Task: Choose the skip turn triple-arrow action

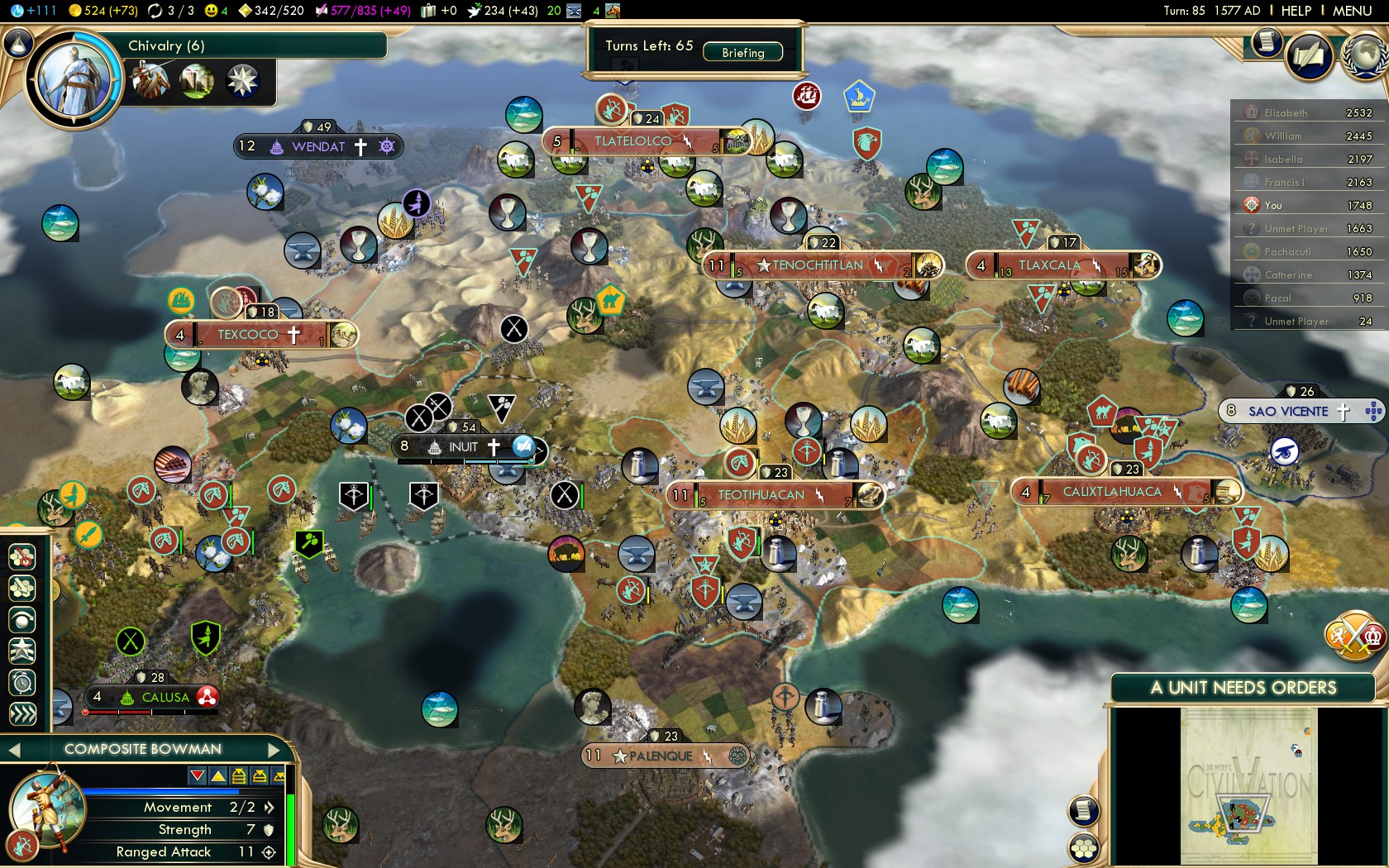Action: 22,714
